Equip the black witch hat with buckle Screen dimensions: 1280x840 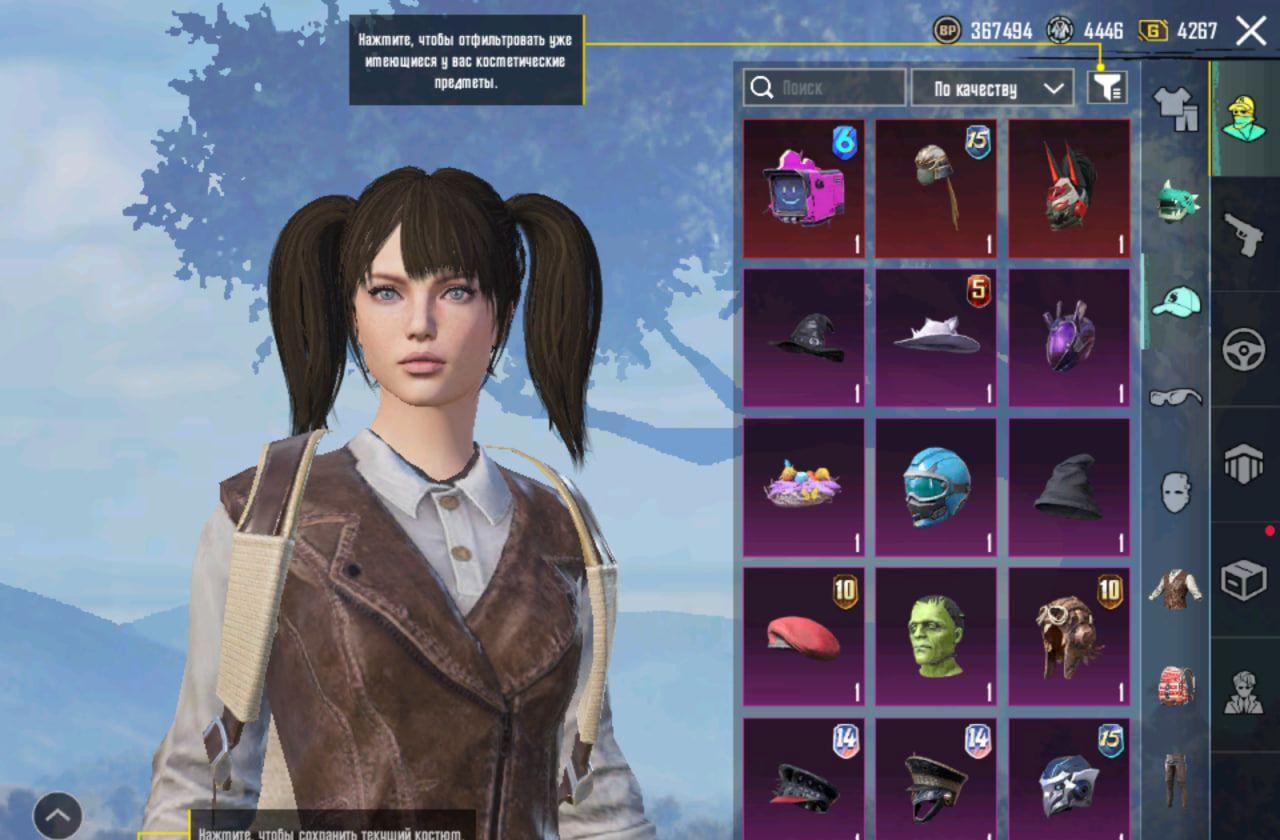tap(804, 339)
